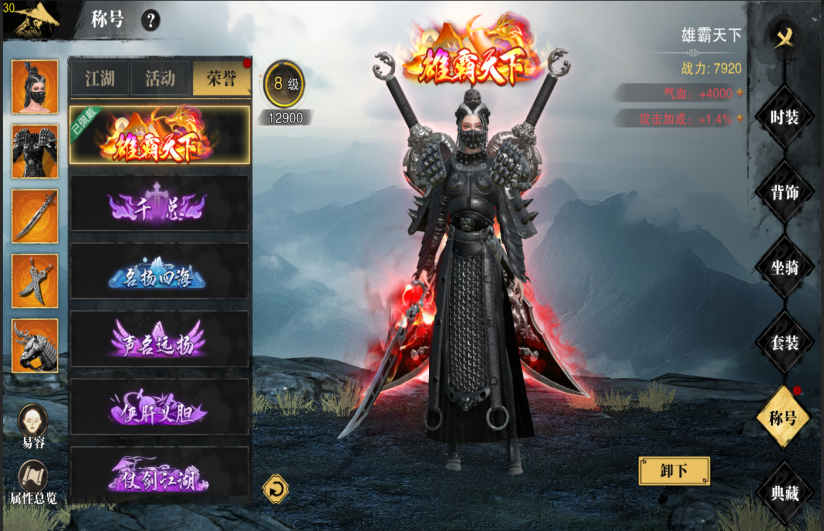Choose the 雄霸天下 title in the list

click(x=160, y=136)
